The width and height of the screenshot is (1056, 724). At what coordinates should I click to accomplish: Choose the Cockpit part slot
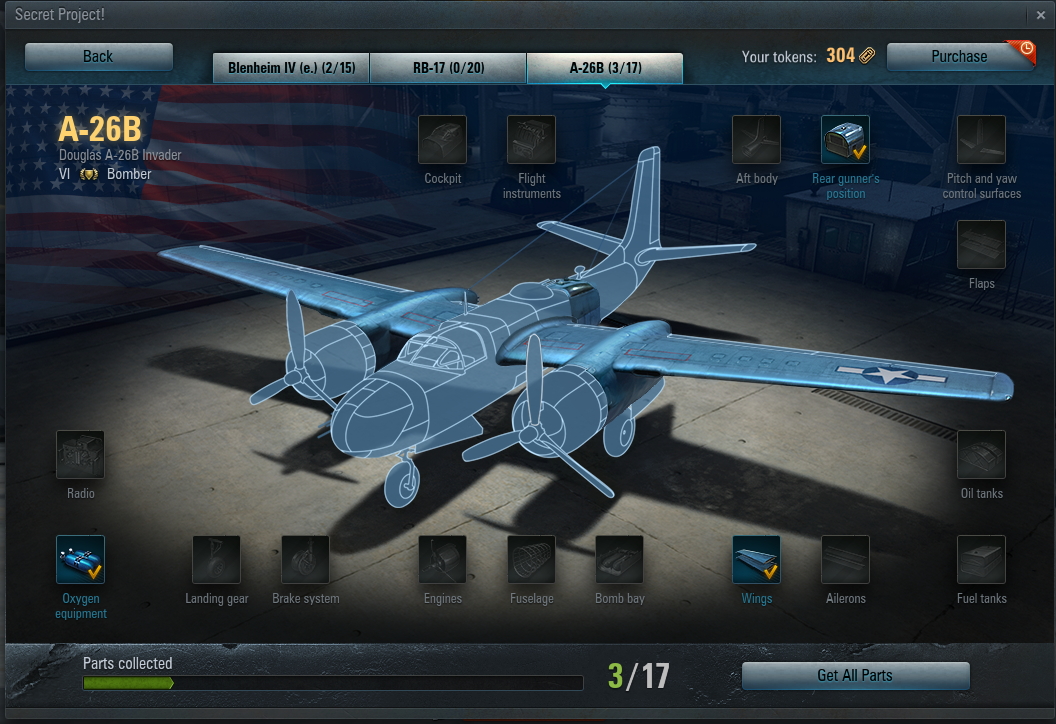(x=442, y=140)
